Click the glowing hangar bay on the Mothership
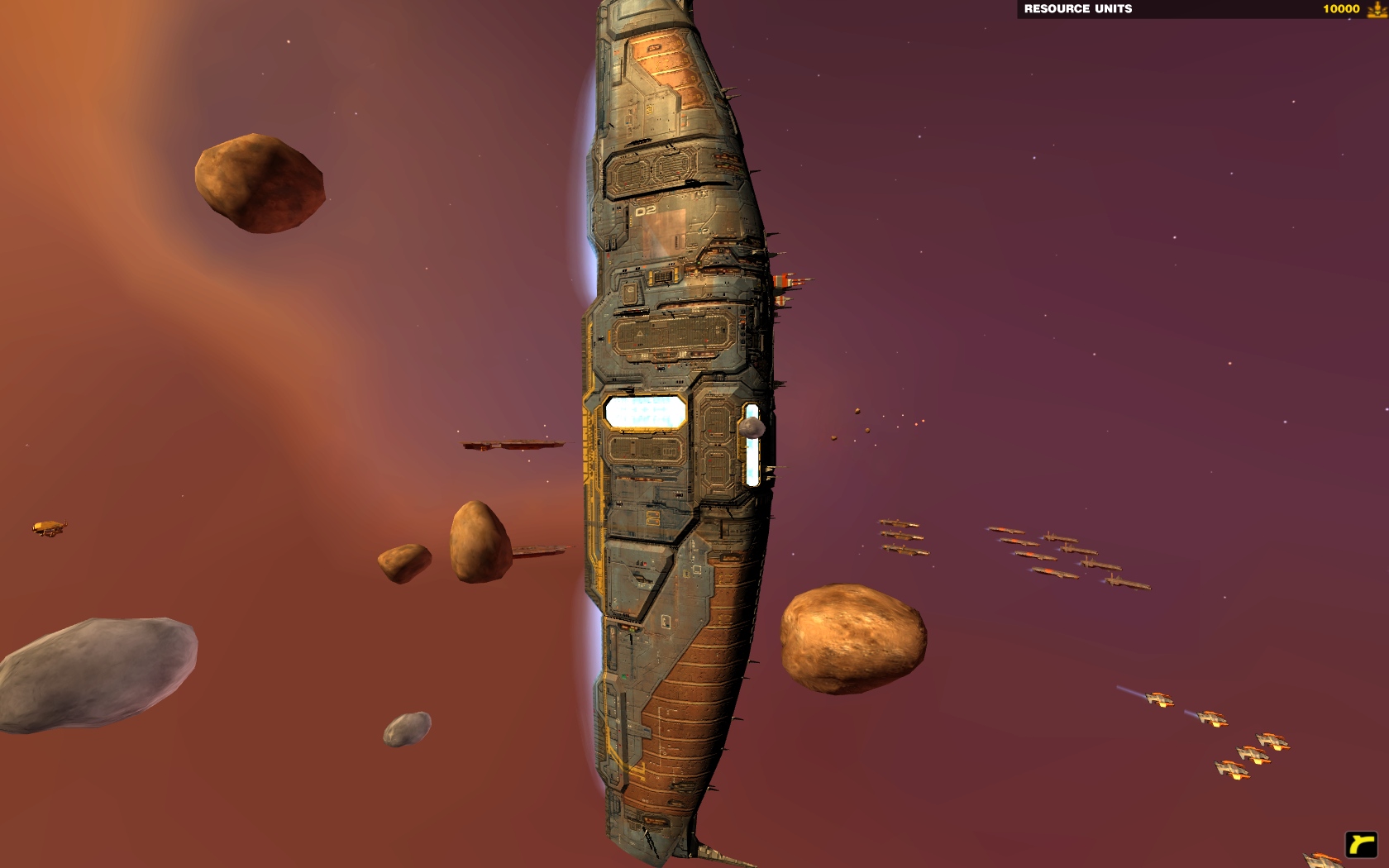The width and height of the screenshot is (1389, 868). pyautogui.click(x=645, y=412)
